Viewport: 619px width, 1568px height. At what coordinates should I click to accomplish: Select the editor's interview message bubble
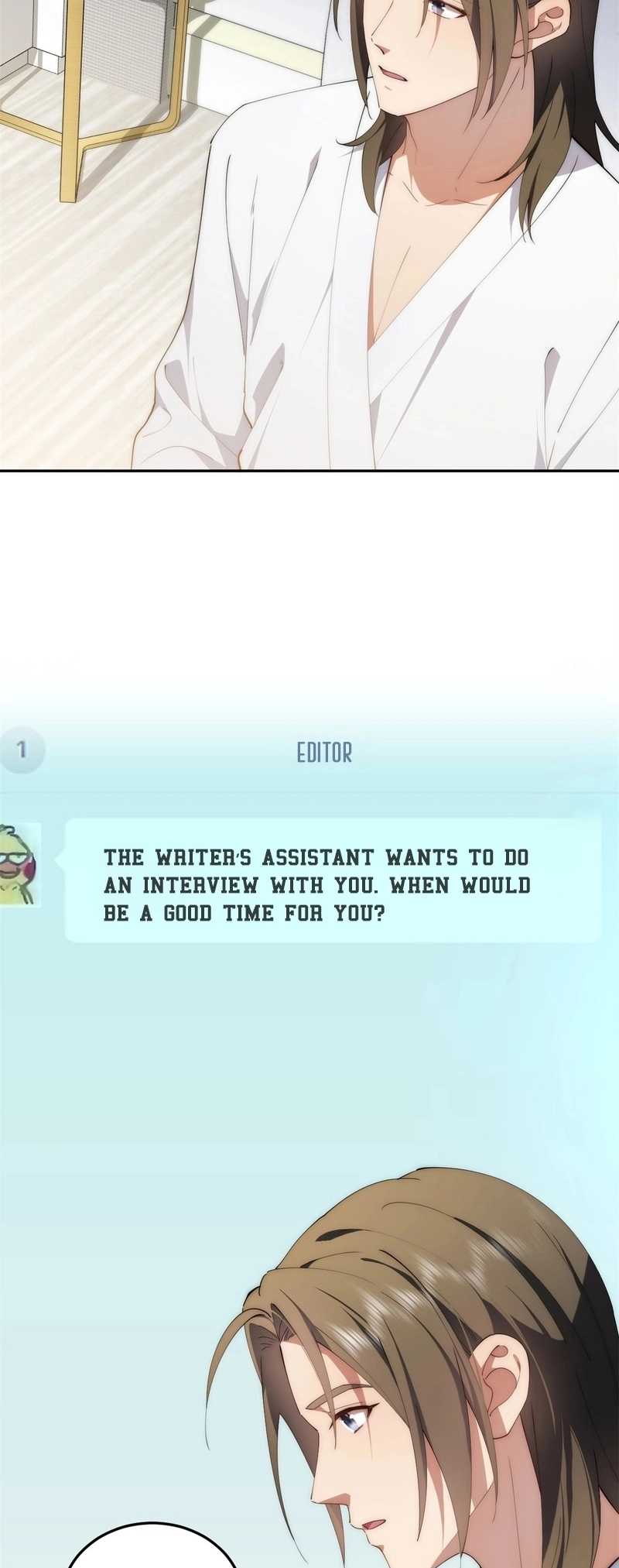(x=333, y=880)
